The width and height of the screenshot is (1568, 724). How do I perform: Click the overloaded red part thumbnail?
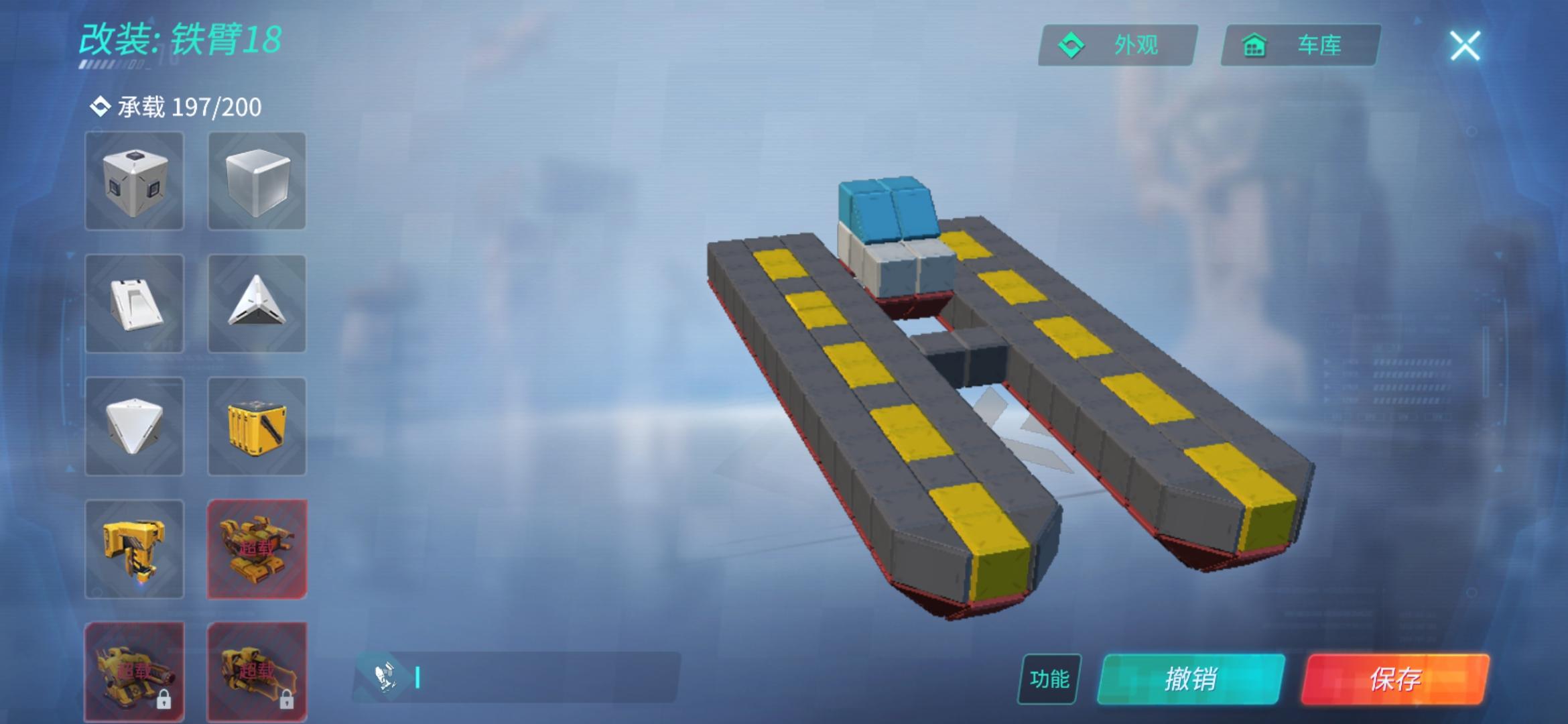pyautogui.click(x=257, y=550)
